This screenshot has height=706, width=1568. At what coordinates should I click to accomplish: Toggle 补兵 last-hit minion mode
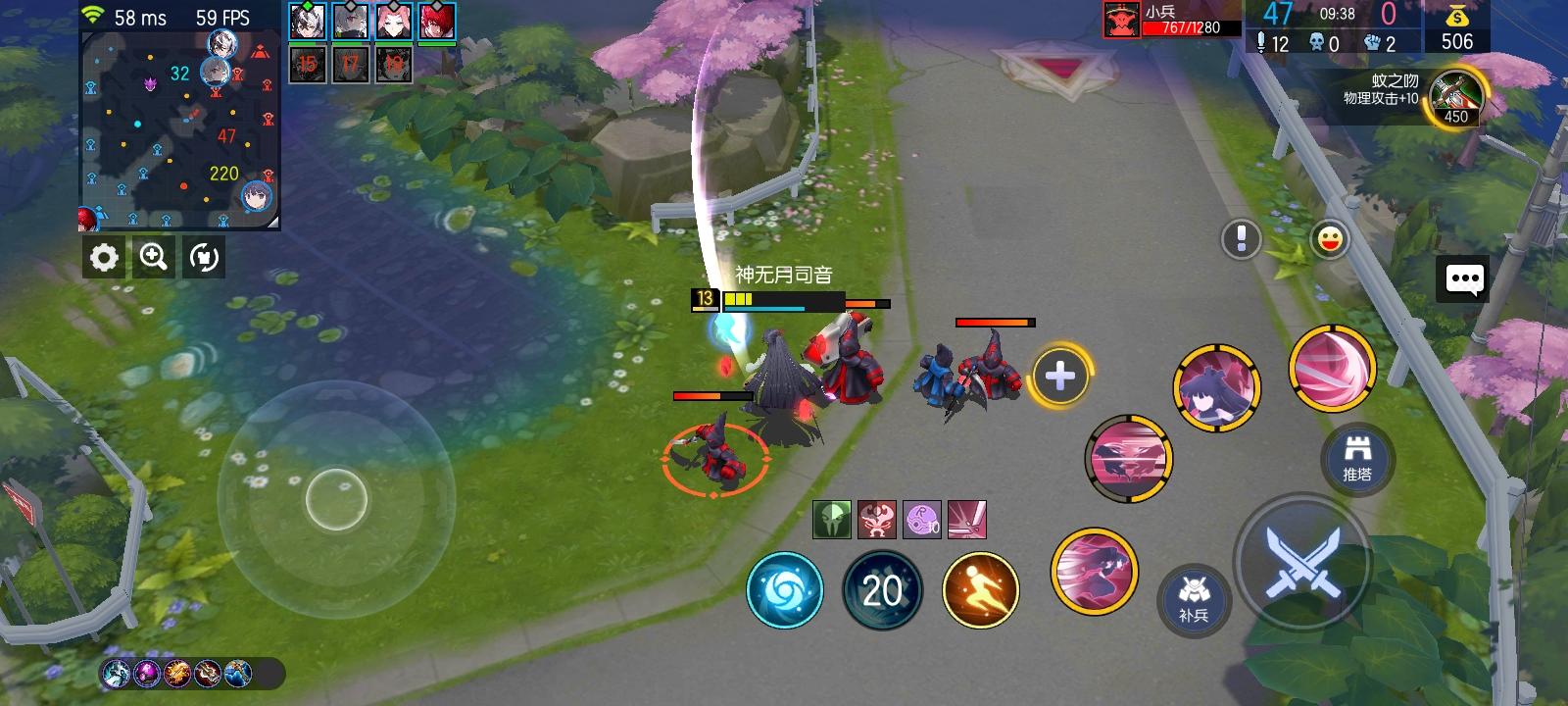click(1194, 599)
